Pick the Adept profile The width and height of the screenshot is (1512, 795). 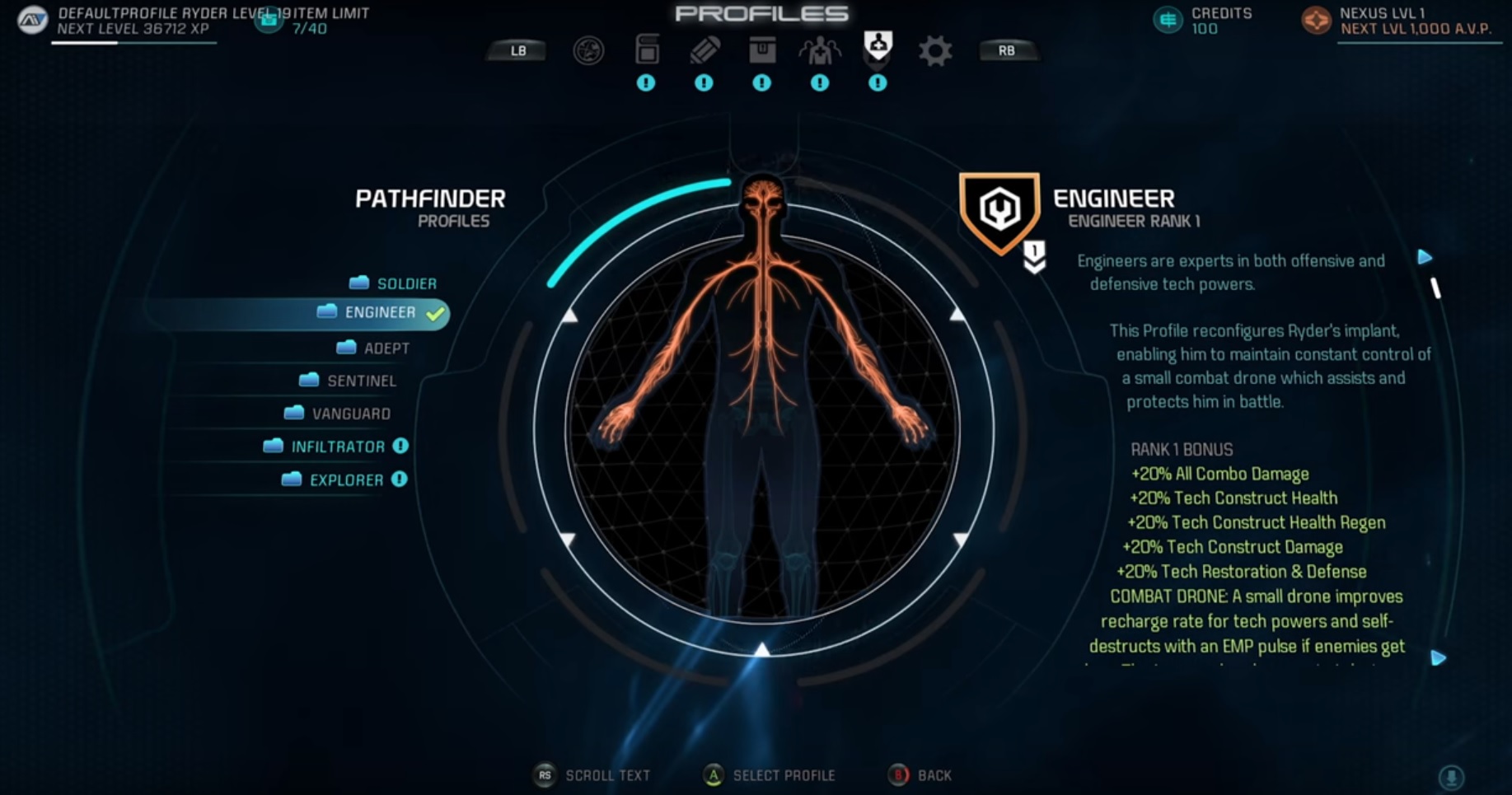pyautogui.click(x=386, y=348)
